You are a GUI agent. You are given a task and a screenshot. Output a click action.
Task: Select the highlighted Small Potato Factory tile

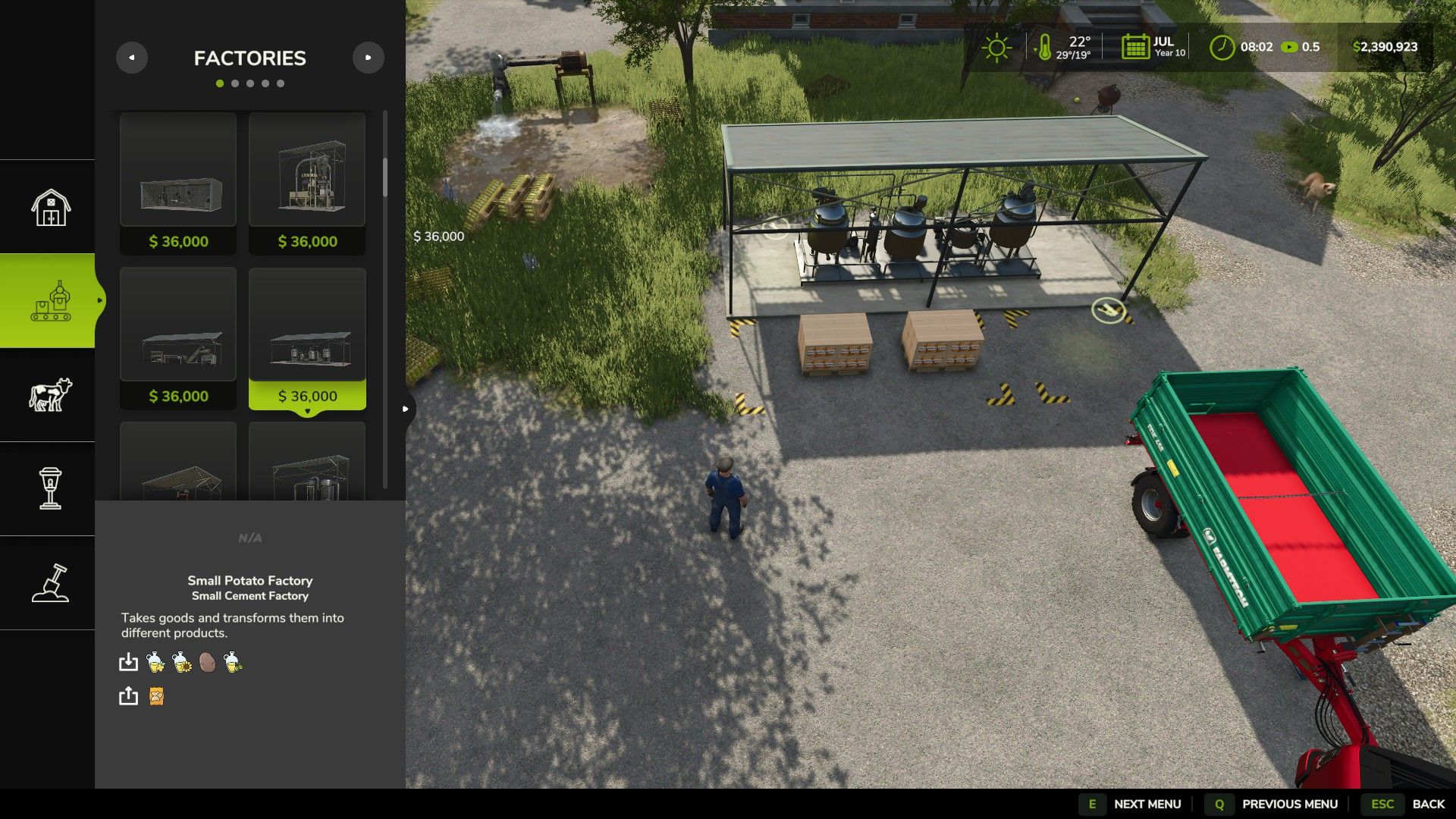click(x=307, y=337)
